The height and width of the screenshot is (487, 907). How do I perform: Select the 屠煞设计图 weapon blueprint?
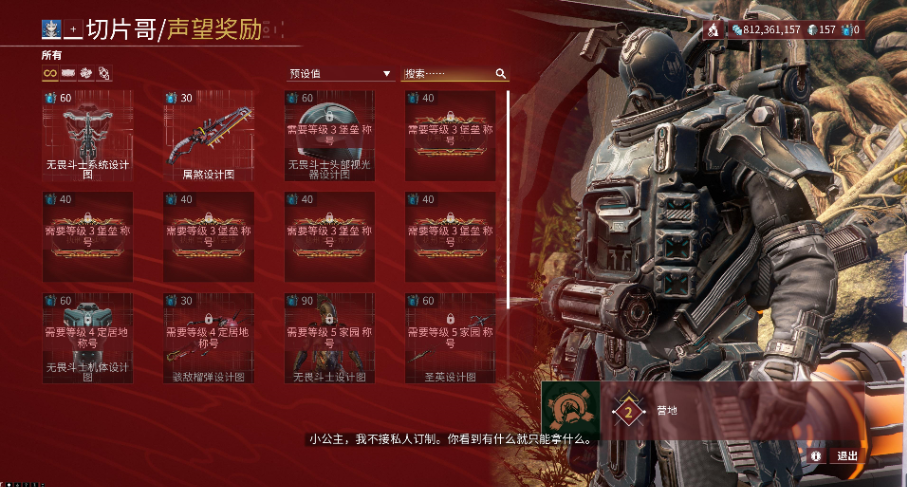click(x=208, y=136)
